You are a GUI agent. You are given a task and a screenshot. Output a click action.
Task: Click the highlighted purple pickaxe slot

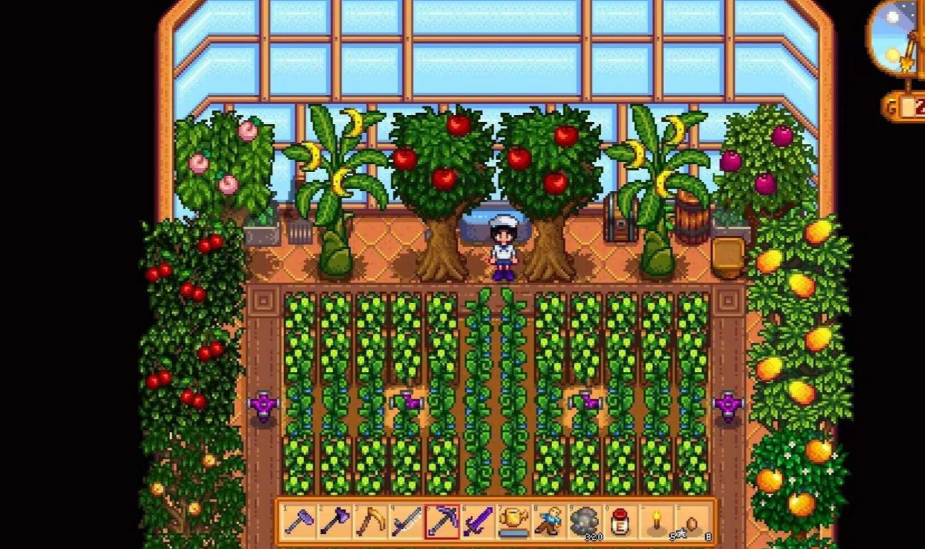tap(442, 521)
